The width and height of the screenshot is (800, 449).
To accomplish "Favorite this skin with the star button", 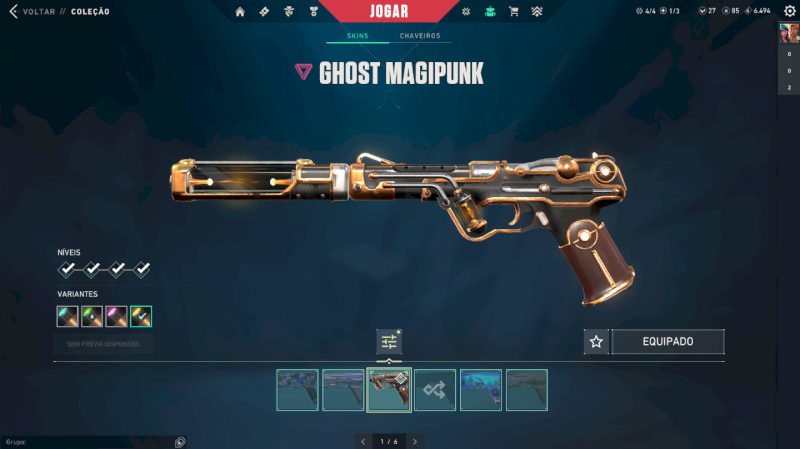I will 597,342.
